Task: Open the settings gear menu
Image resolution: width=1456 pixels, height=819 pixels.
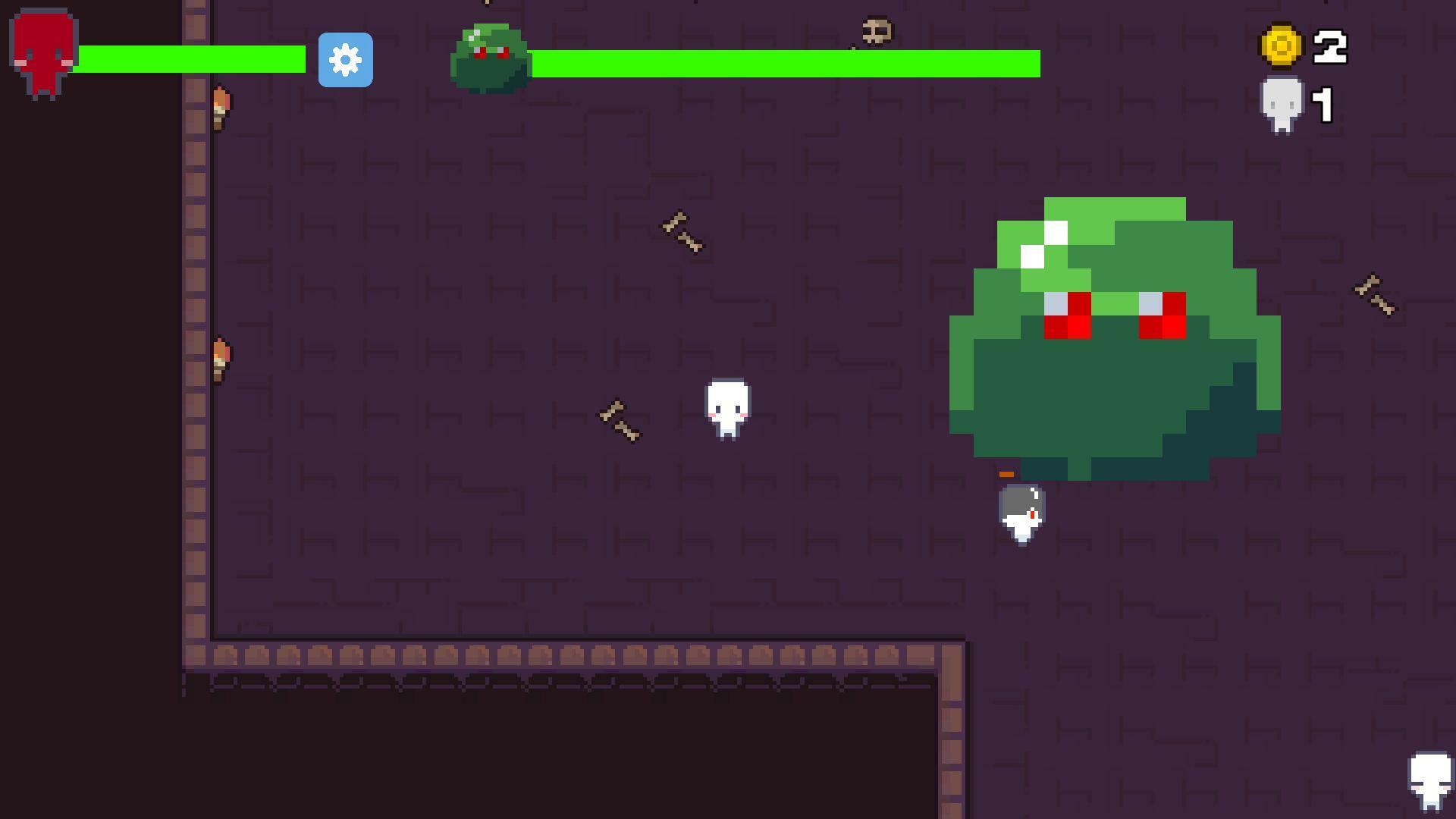Action: (347, 61)
